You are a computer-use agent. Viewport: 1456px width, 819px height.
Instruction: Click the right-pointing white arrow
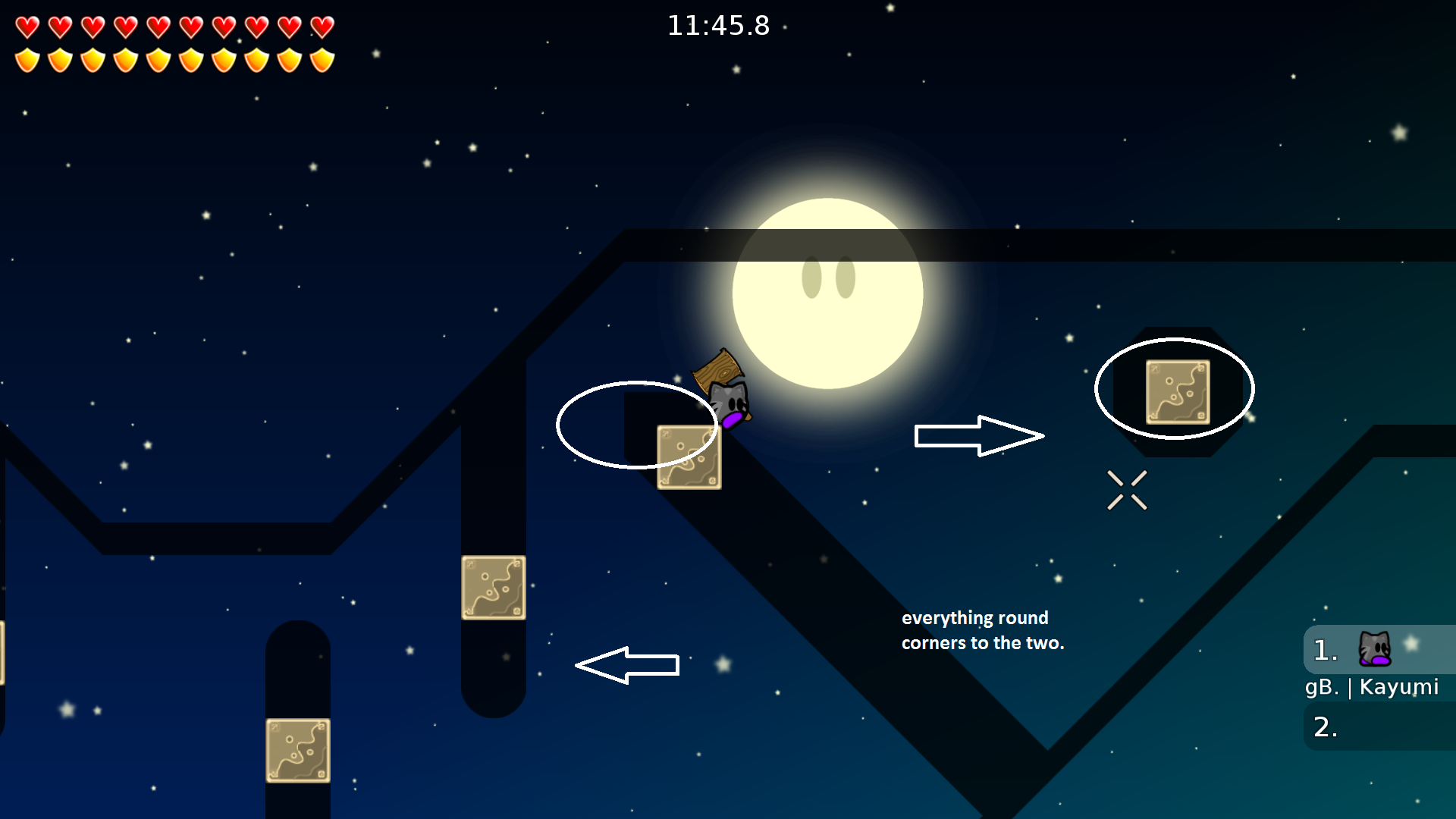click(980, 435)
